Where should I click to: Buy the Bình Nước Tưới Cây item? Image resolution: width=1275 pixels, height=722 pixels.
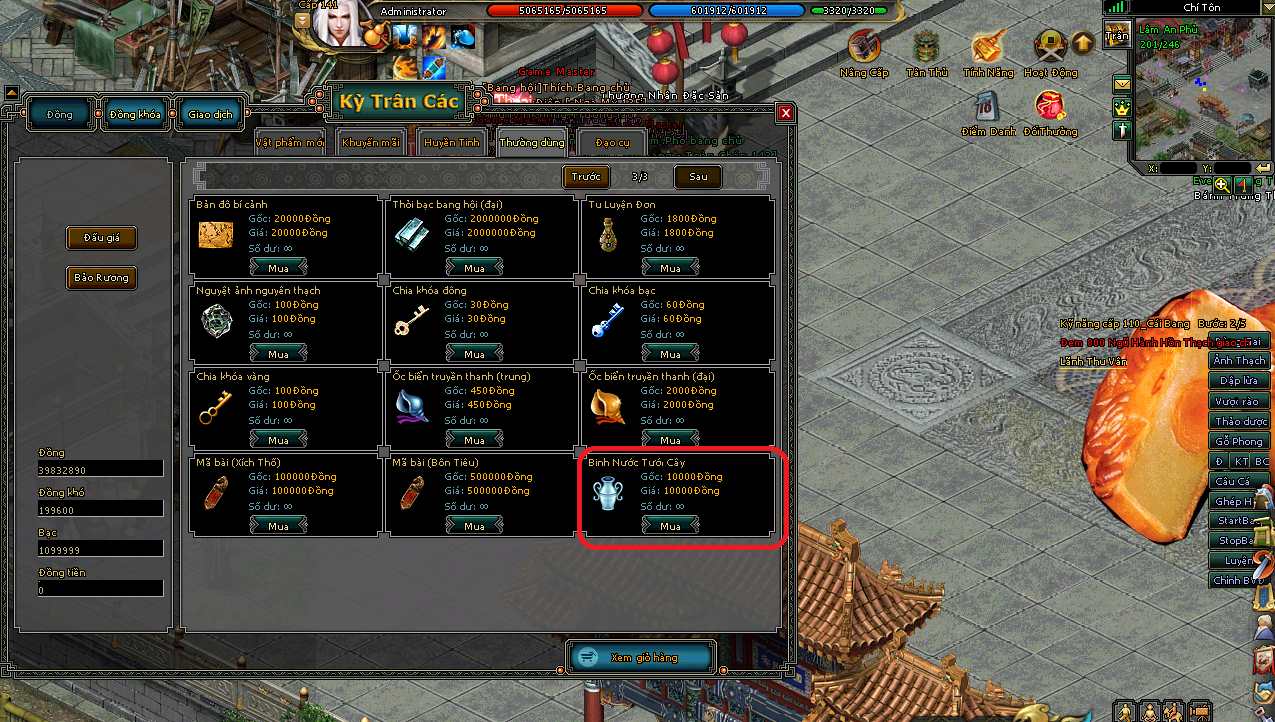coord(670,526)
